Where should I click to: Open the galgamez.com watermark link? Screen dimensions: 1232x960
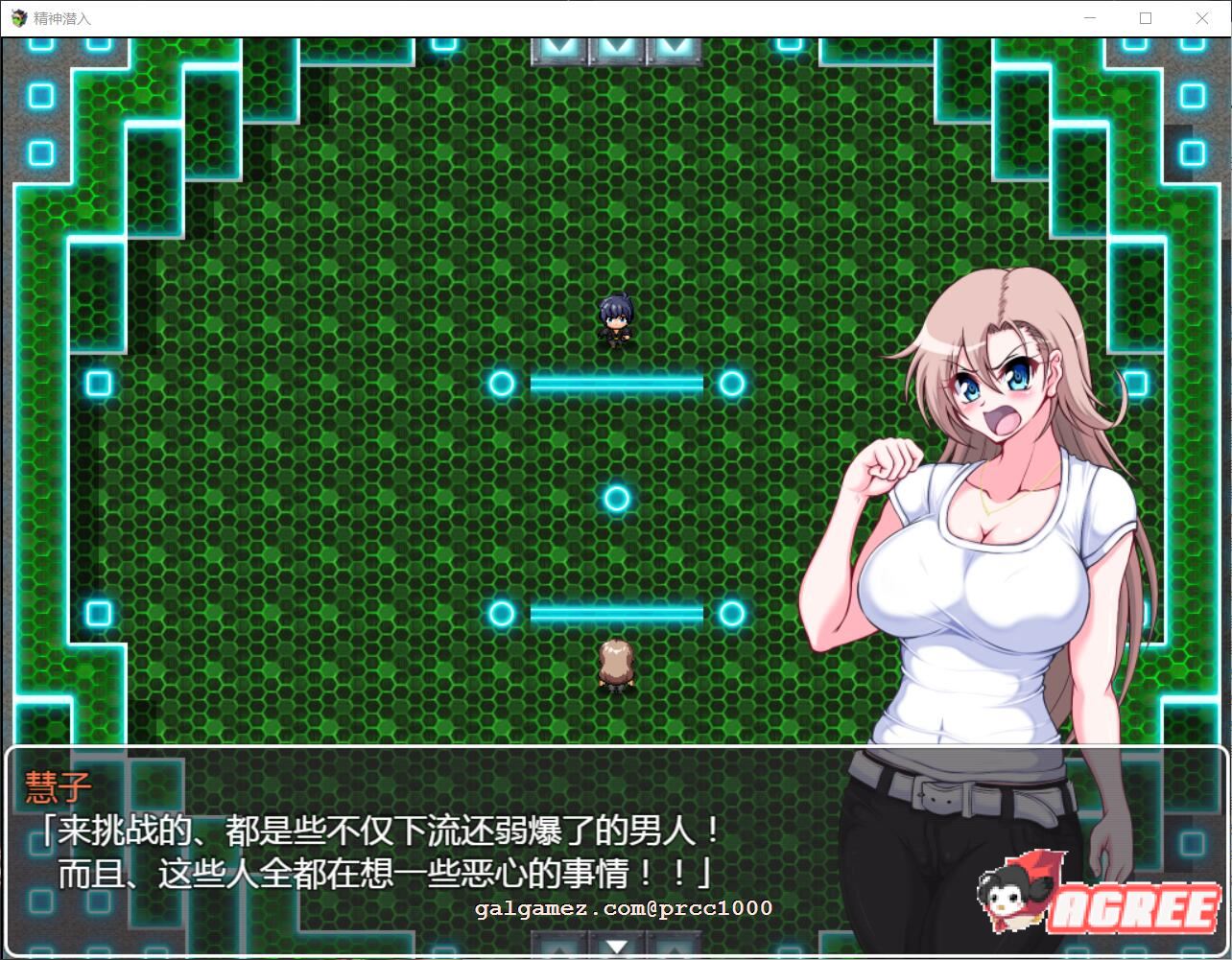[x=622, y=907]
